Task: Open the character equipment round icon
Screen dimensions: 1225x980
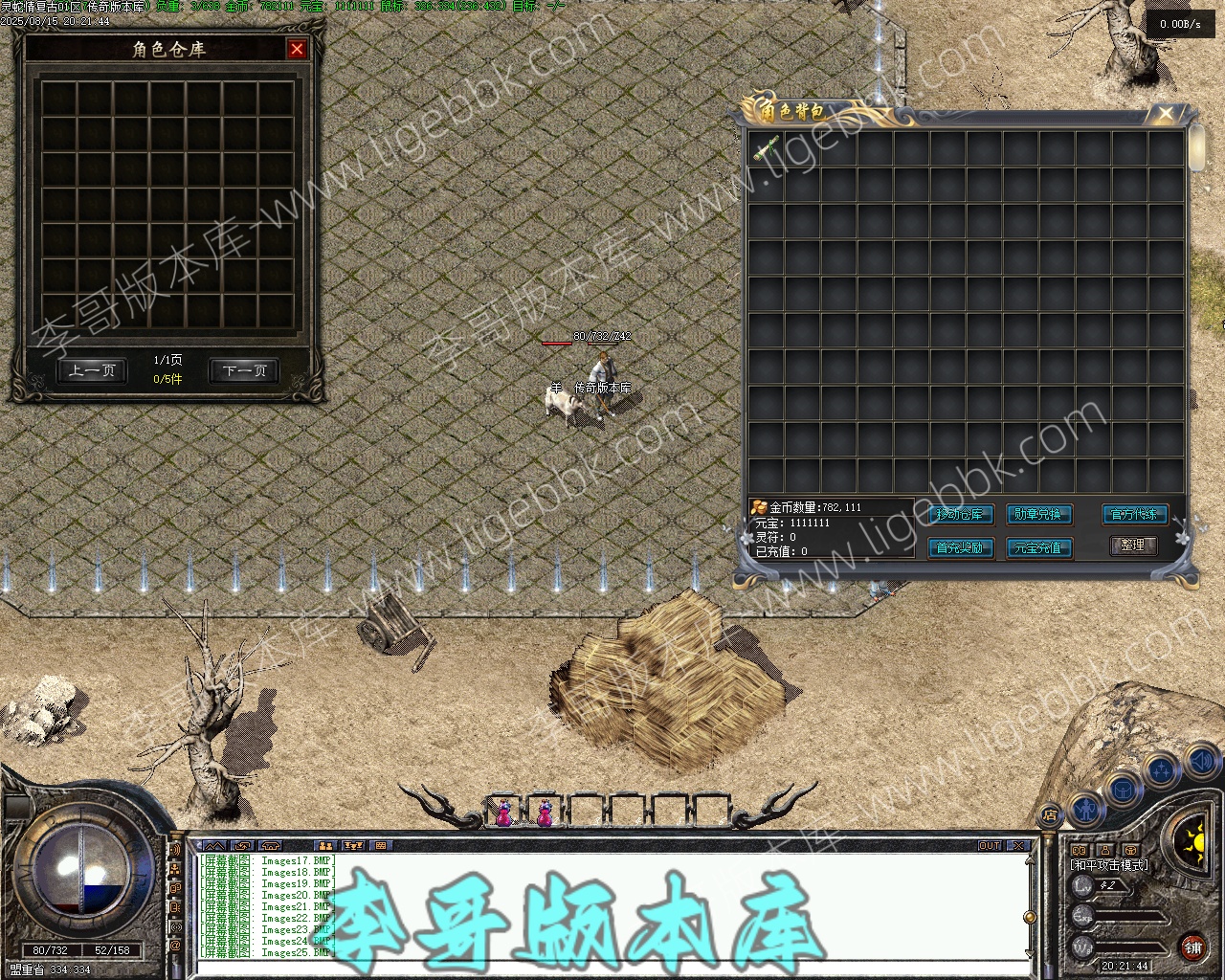Action: click(1085, 810)
